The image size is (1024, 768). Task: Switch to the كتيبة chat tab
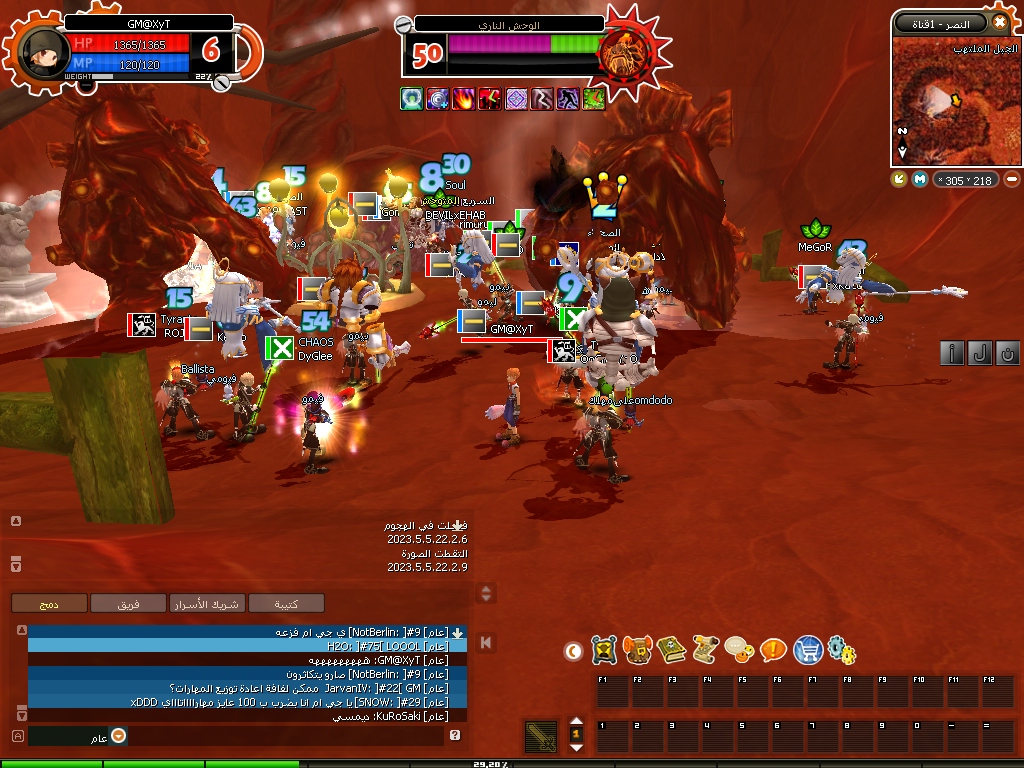click(286, 603)
